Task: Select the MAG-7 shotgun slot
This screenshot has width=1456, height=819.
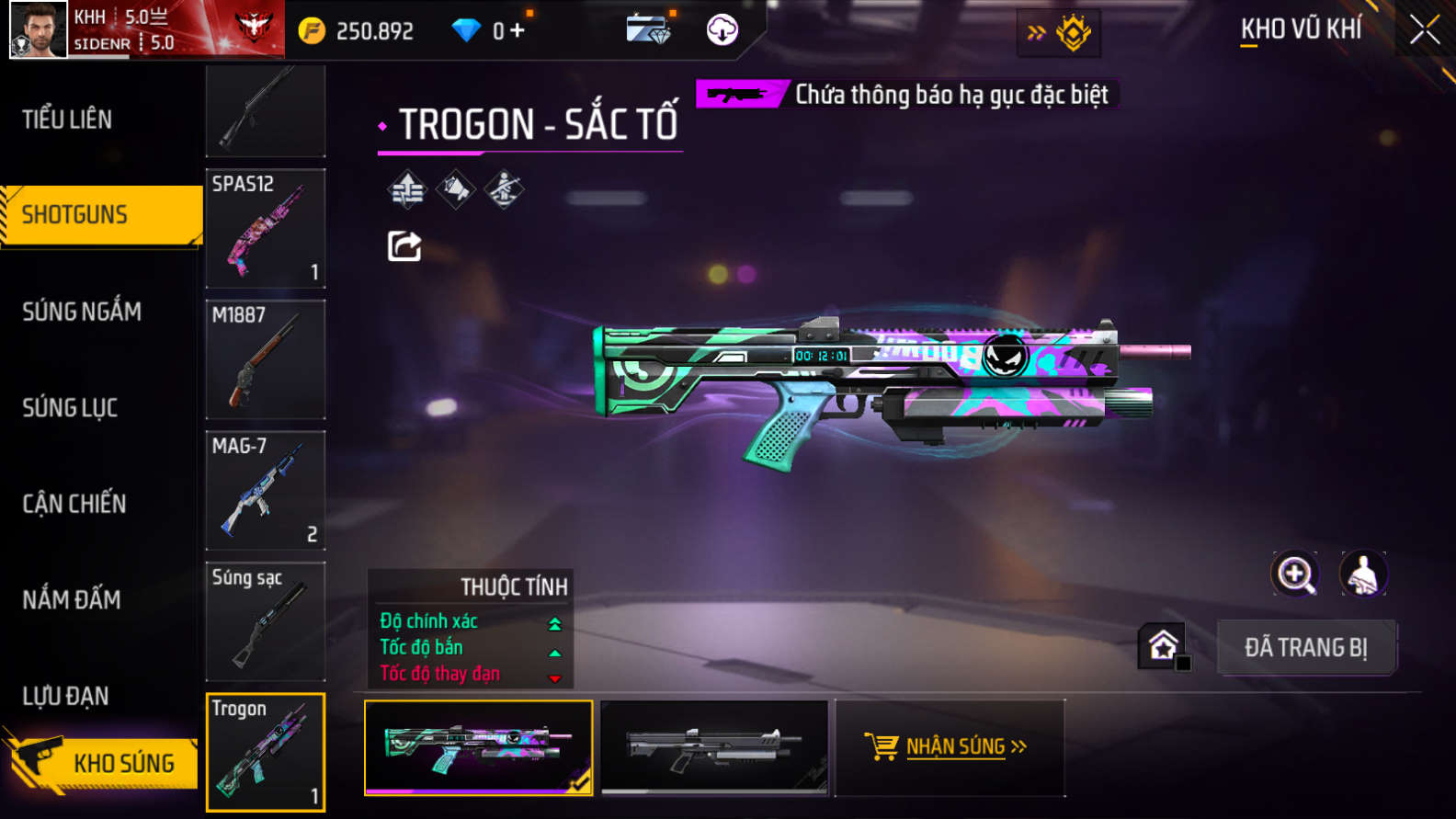Action: tap(266, 490)
